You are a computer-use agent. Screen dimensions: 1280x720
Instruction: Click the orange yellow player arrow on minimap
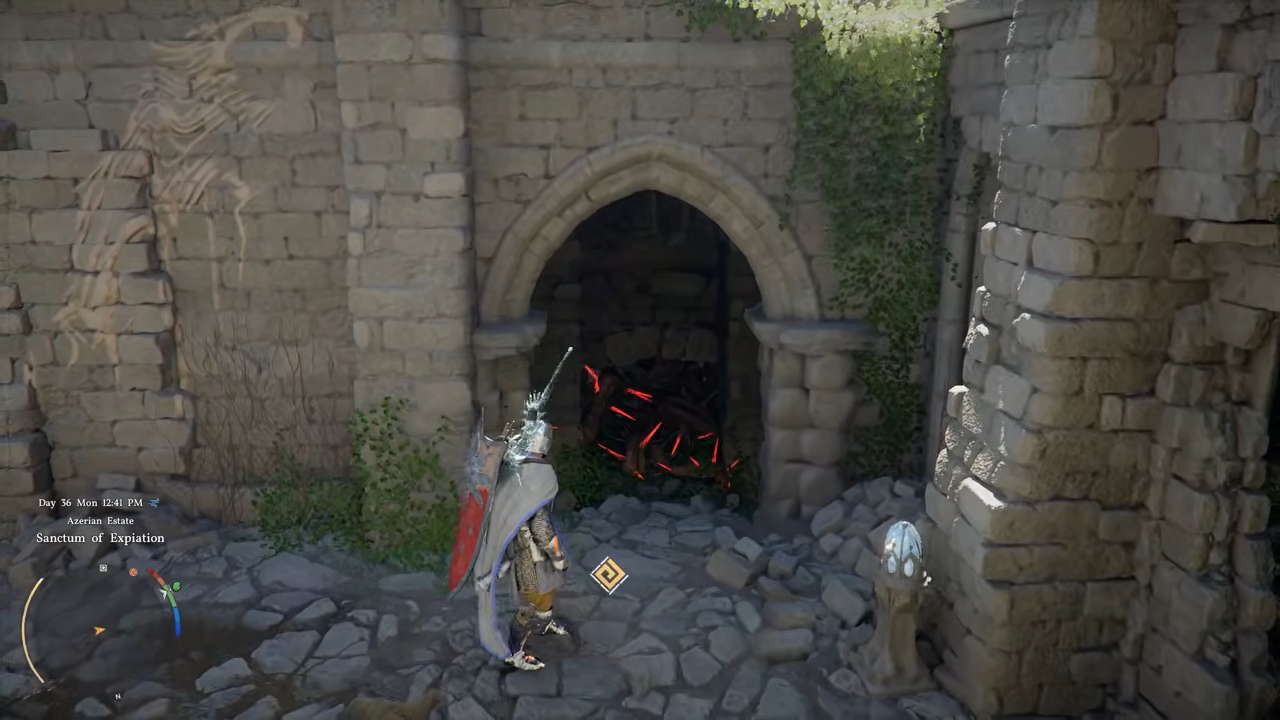coord(98,631)
